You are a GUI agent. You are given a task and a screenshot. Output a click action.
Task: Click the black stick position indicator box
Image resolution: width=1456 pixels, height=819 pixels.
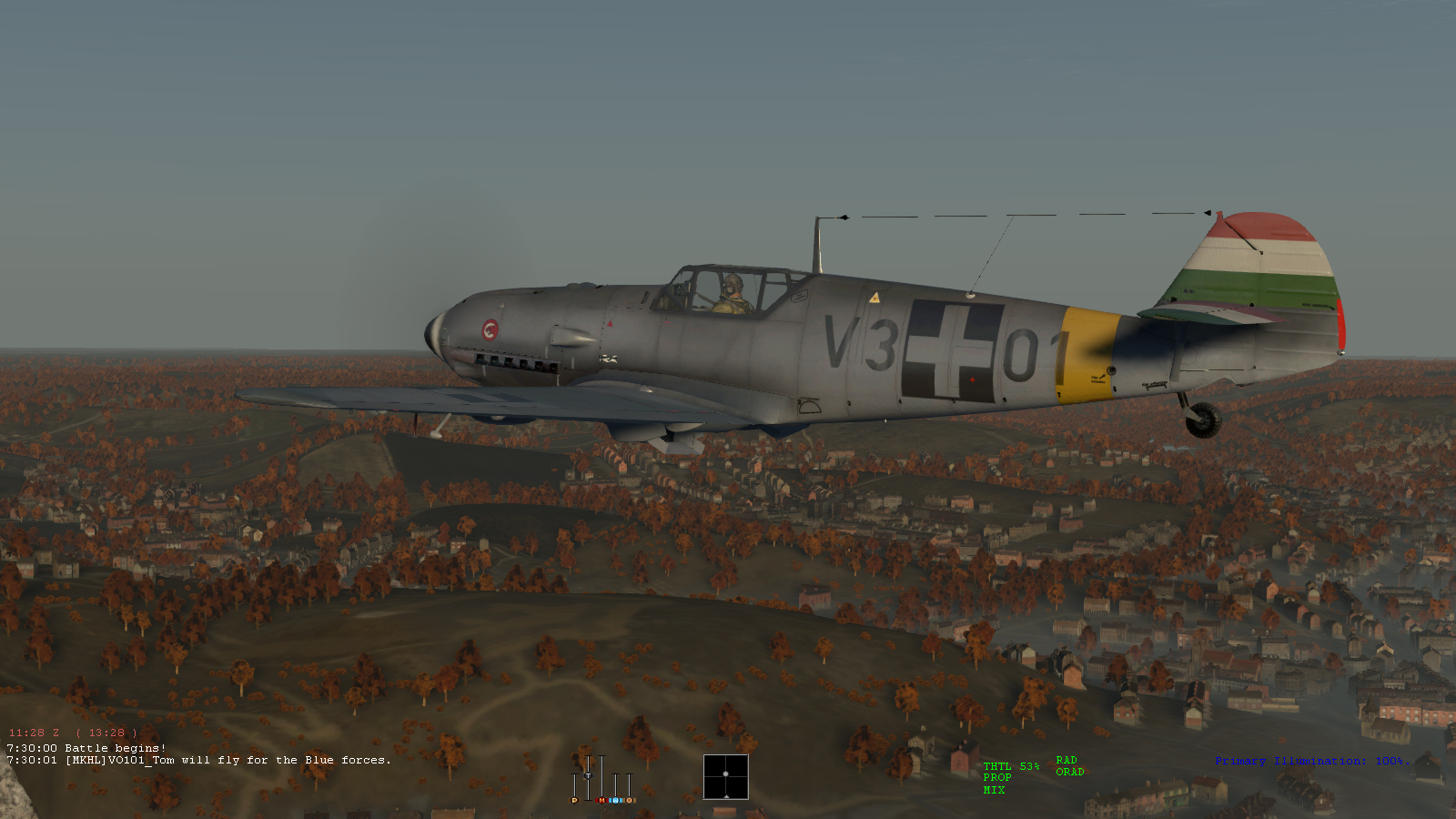coord(725,776)
